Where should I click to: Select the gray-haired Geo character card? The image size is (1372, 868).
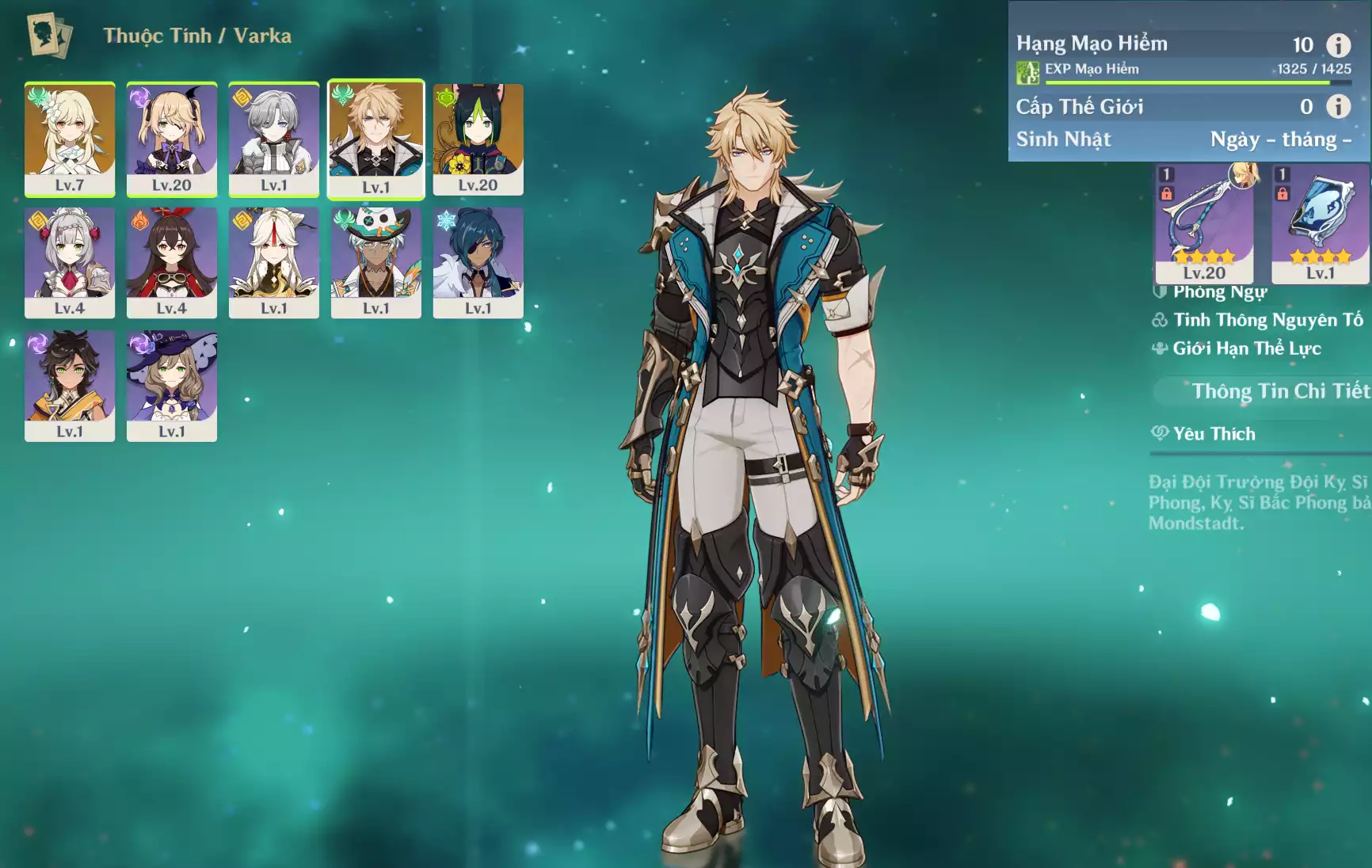274,138
